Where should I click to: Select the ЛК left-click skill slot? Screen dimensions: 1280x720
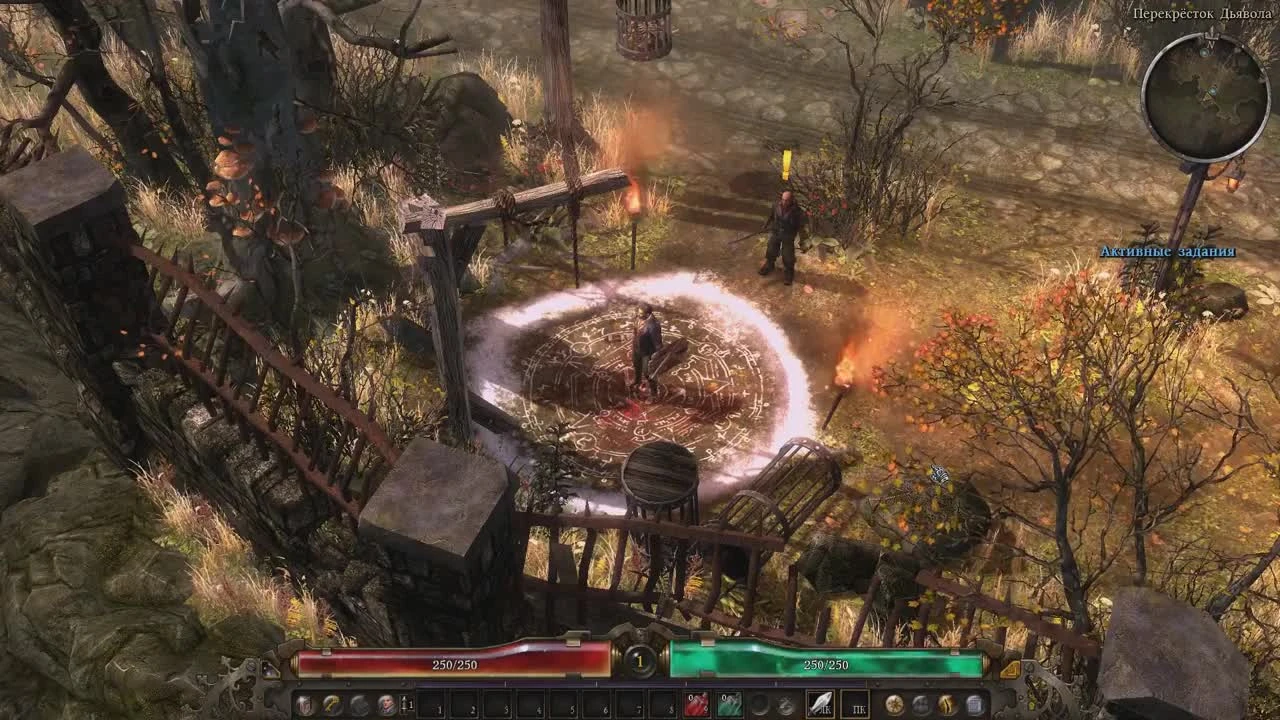pyautogui.click(x=820, y=703)
